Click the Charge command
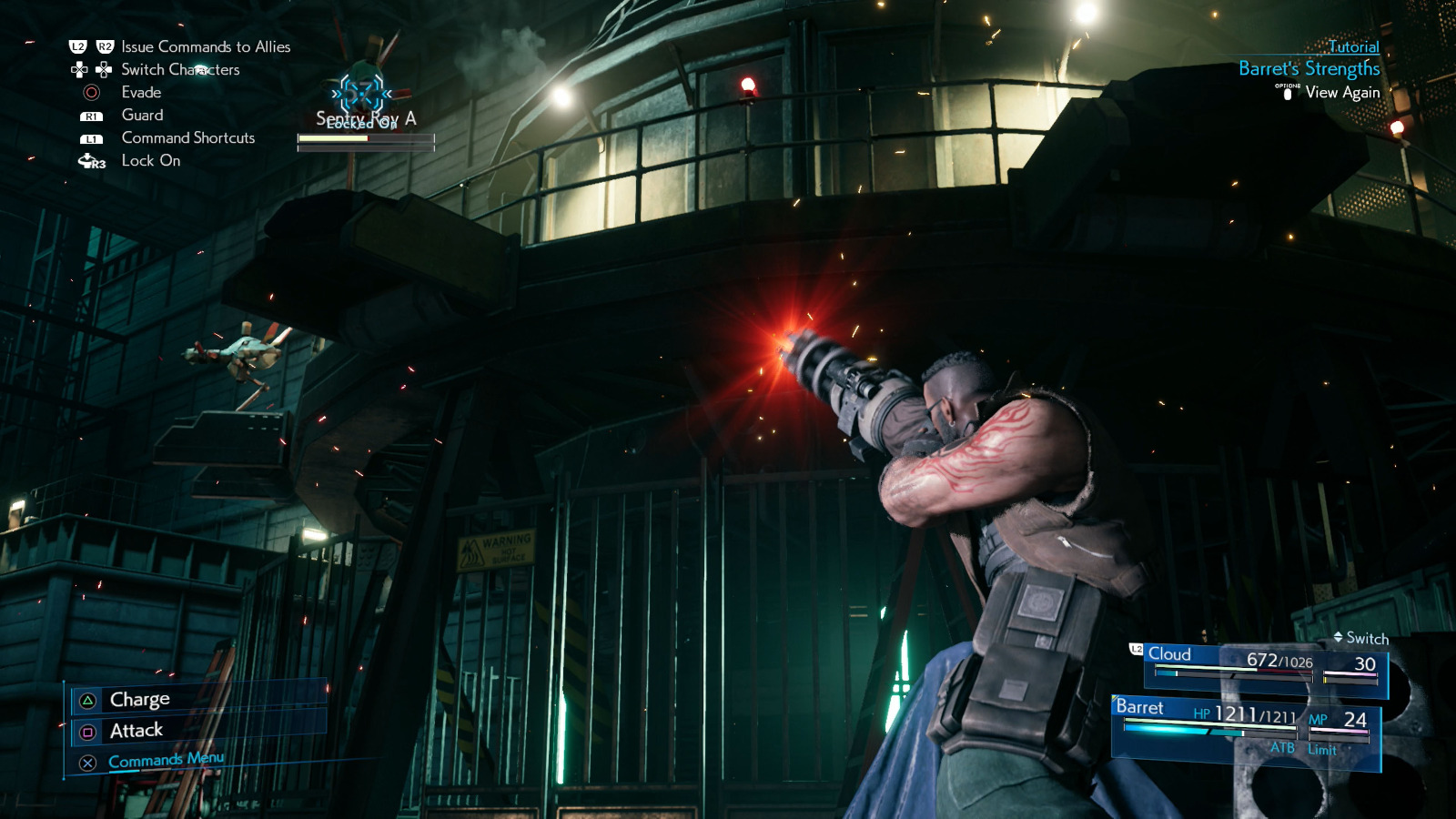The width and height of the screenshot is (1456, 819). [138, 699]
